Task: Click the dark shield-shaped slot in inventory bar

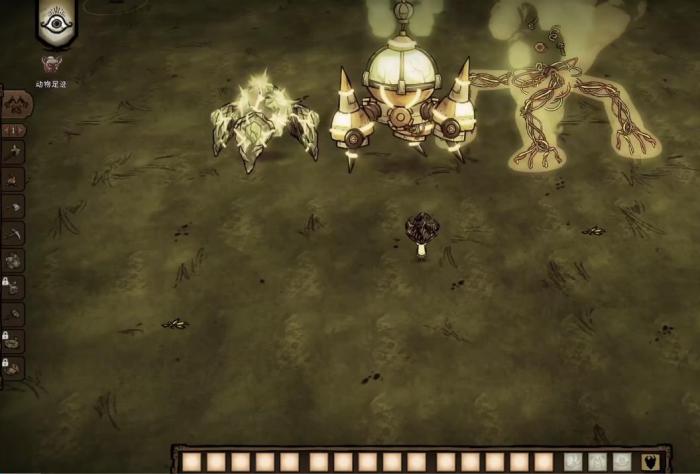Action: coord(650,462)
